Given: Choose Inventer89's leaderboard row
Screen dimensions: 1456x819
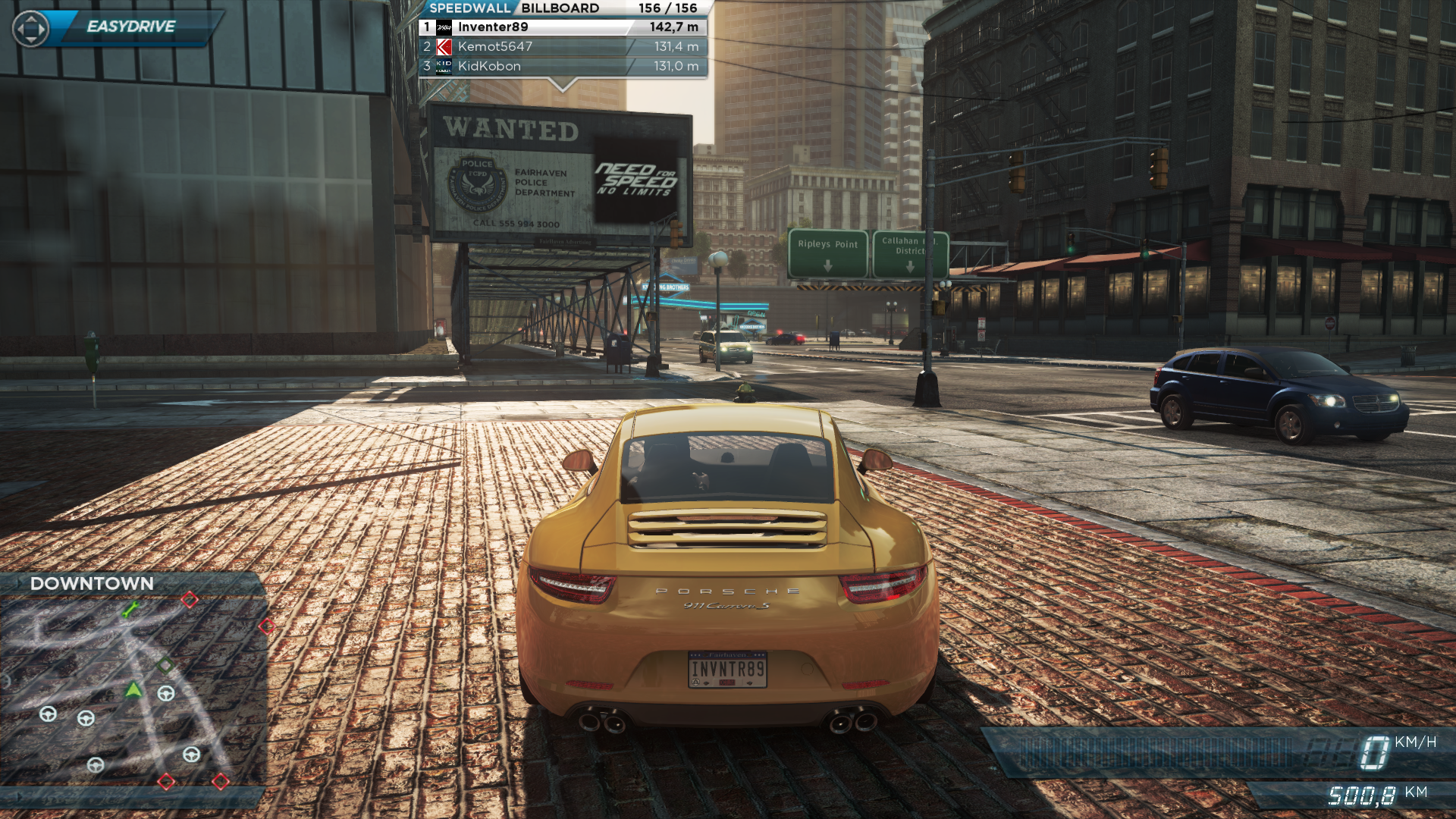Looking at the screenshot, I should (563, 27).
